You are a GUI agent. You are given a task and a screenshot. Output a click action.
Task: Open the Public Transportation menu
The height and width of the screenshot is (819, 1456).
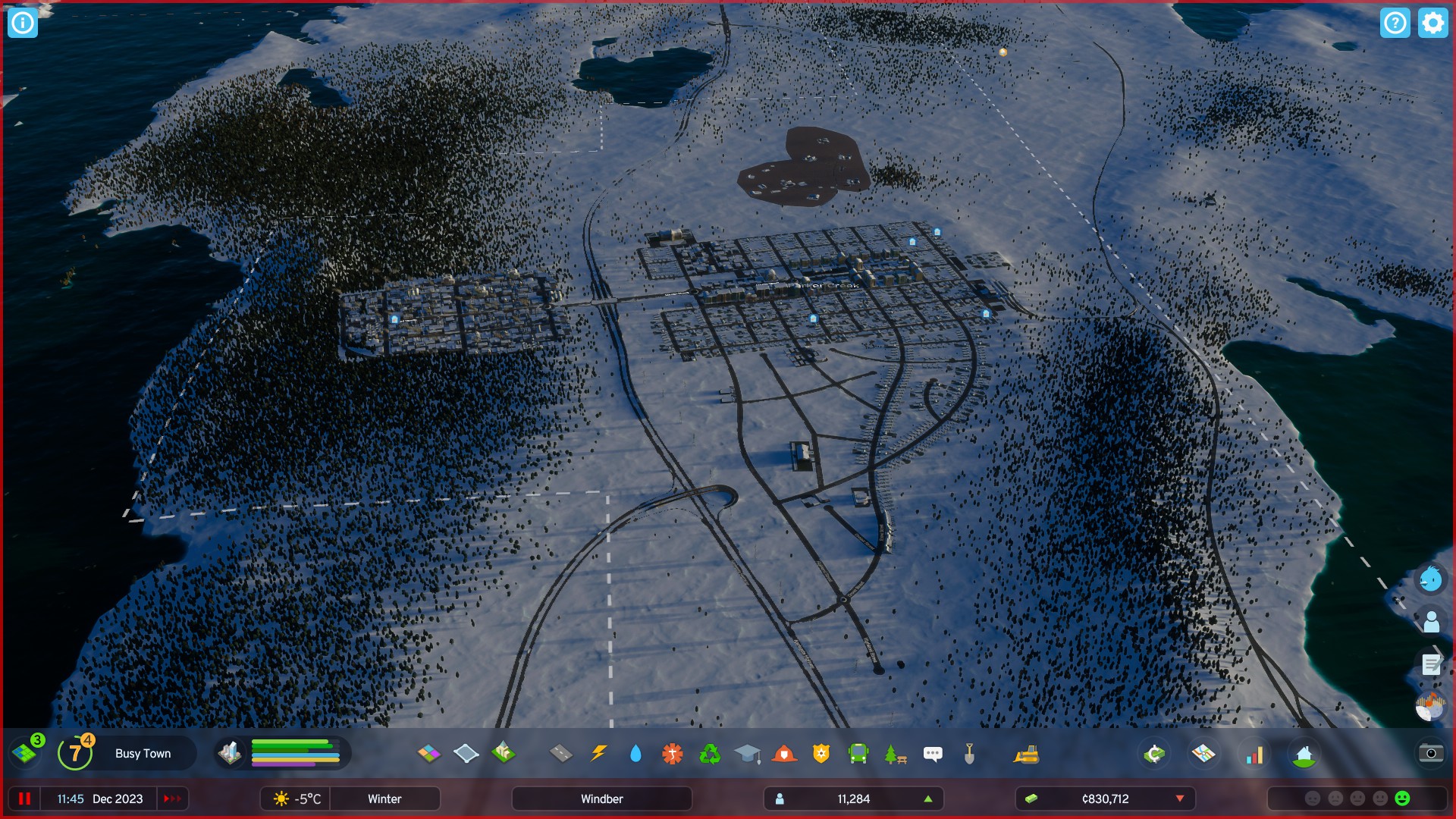pos(858,753)
